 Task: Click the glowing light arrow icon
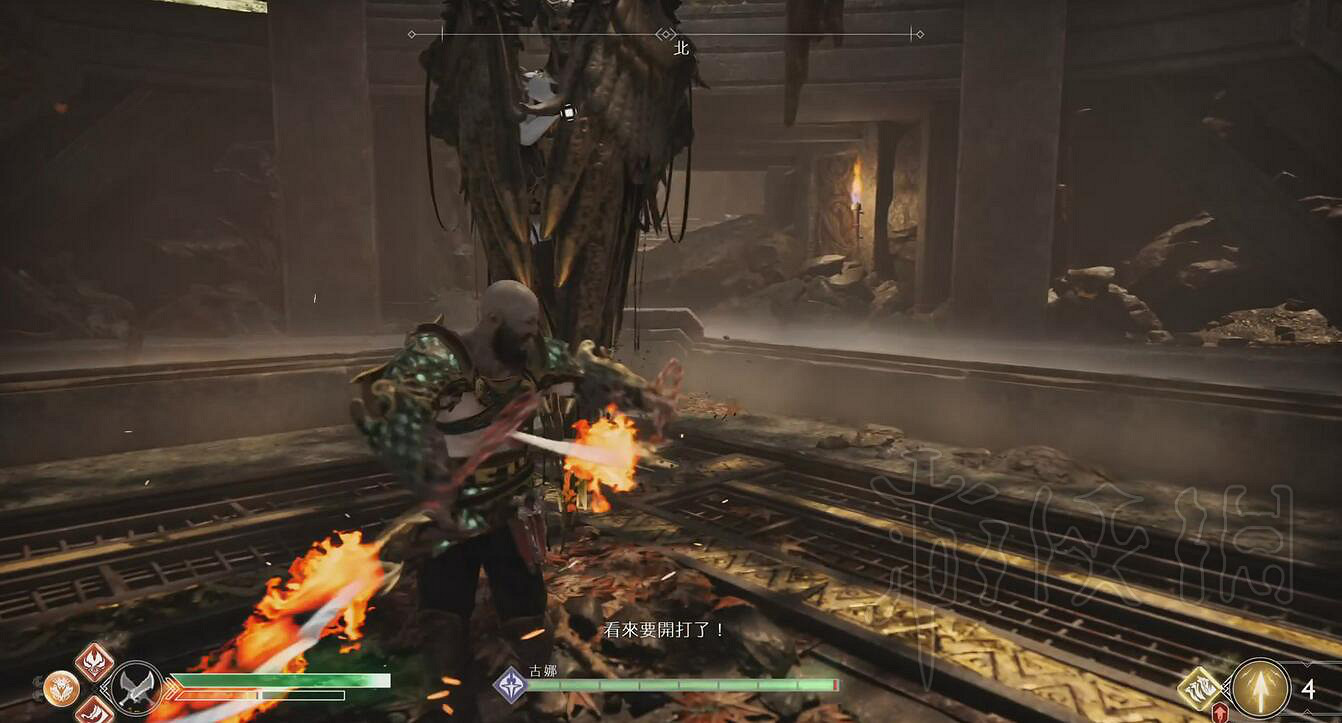click(x=1262, y=688)
